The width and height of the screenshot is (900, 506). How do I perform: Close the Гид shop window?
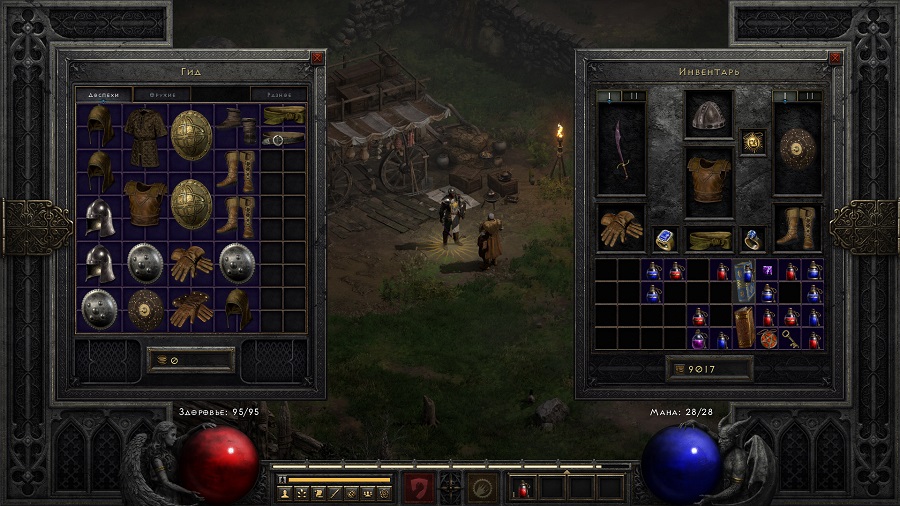point(317,58)
